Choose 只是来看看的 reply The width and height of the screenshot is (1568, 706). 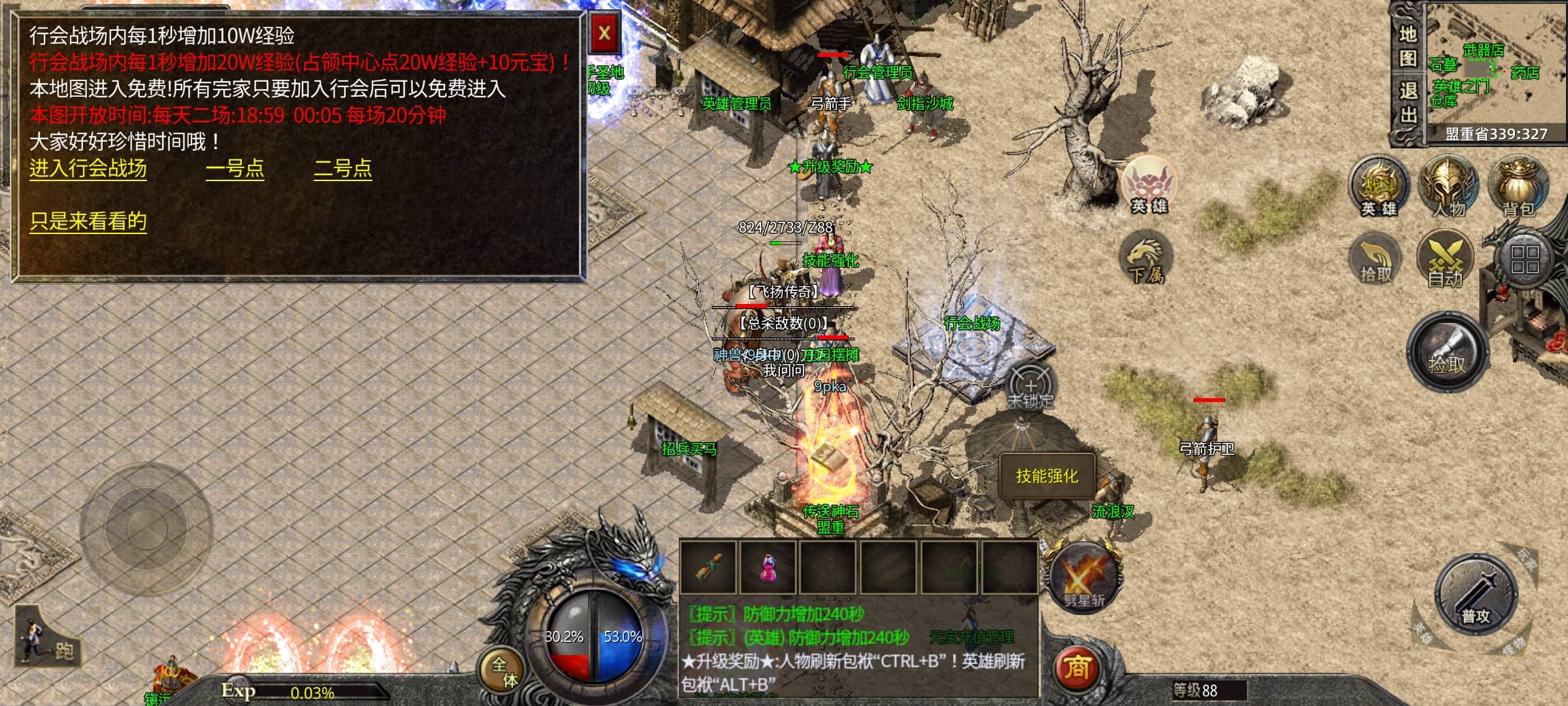click(x=88, y=222)
